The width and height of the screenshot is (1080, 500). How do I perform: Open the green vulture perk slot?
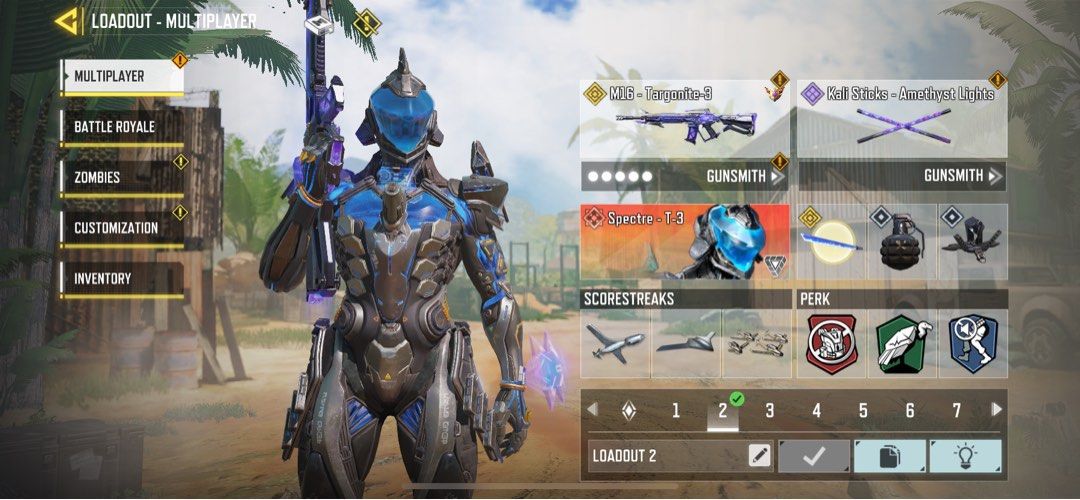(x=902, y=344)
